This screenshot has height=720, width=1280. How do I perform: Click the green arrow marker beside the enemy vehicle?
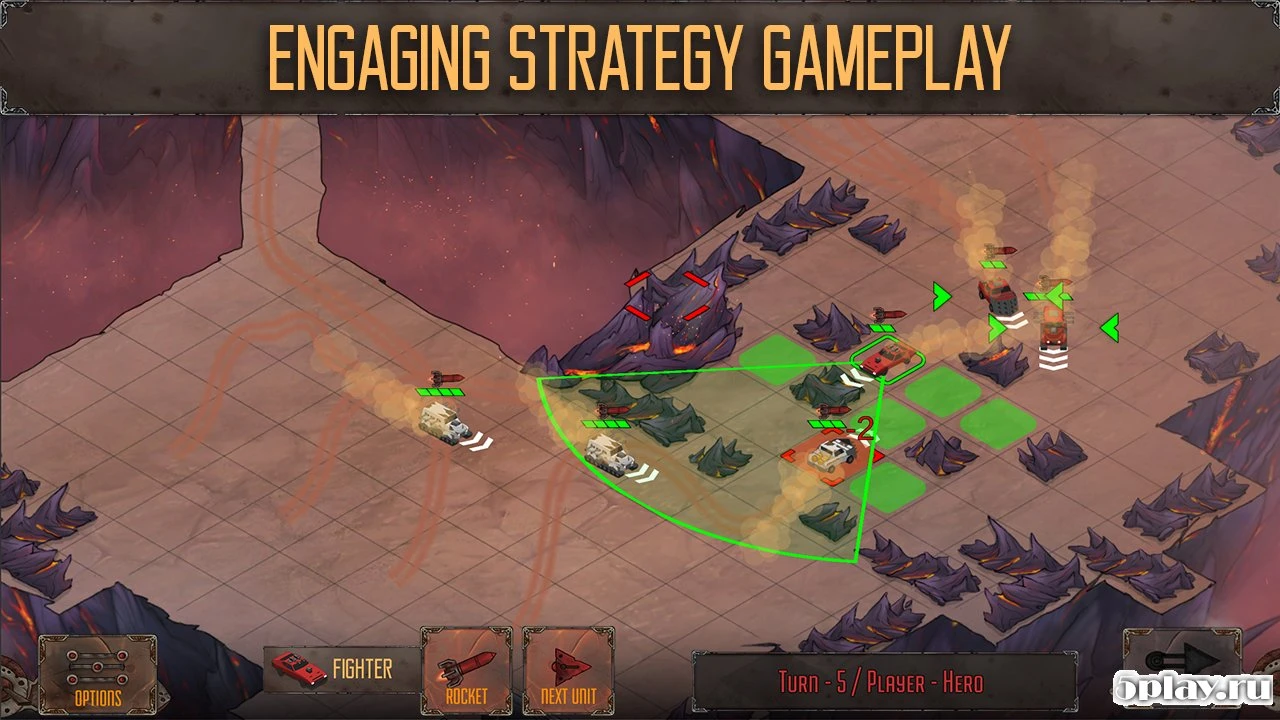[x=940, y=295]
